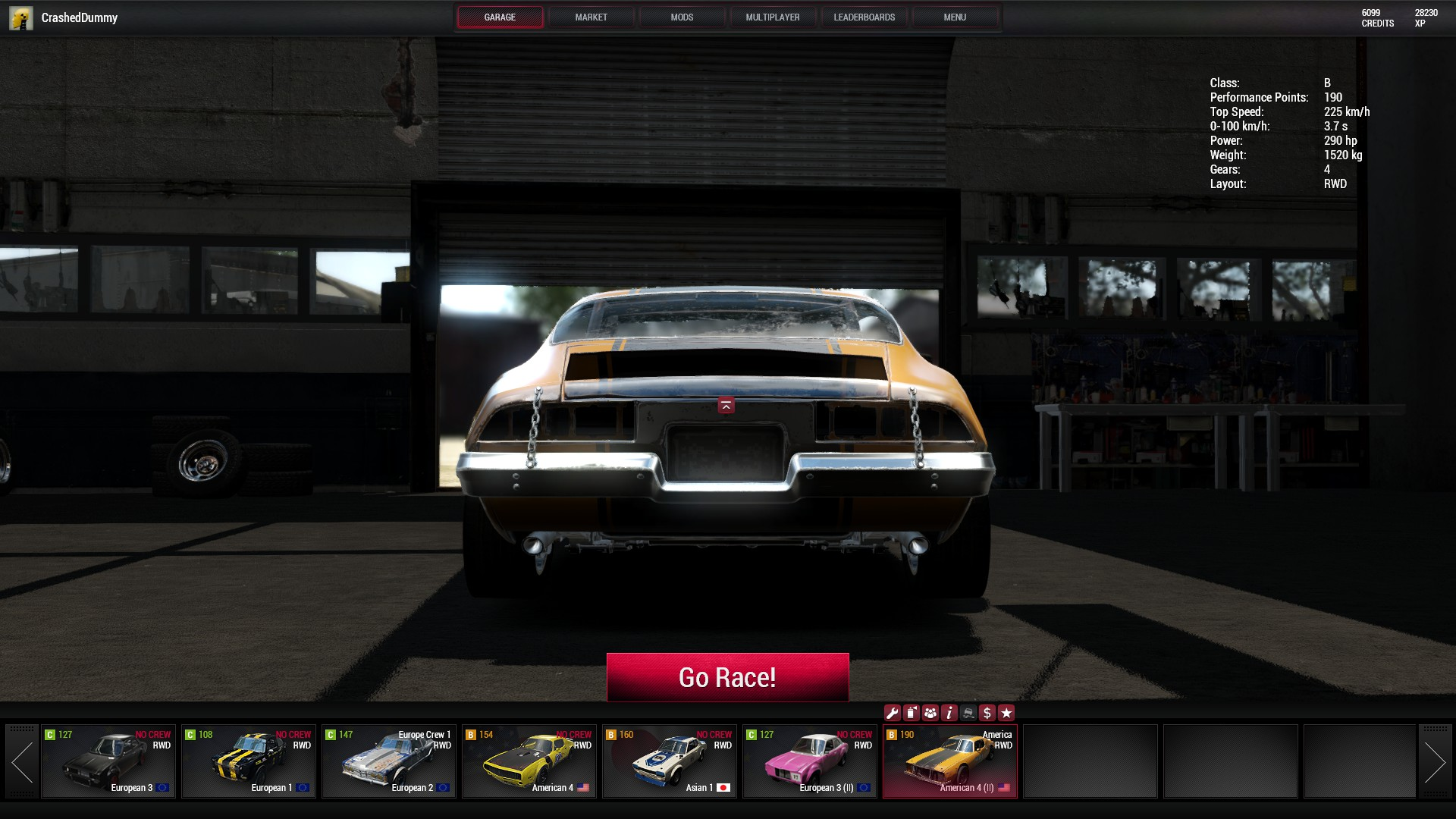Choose the European 3 black car thumbnail
Image resolution: width=1456 pixels, height=819 pixels.
click(108, 761)
